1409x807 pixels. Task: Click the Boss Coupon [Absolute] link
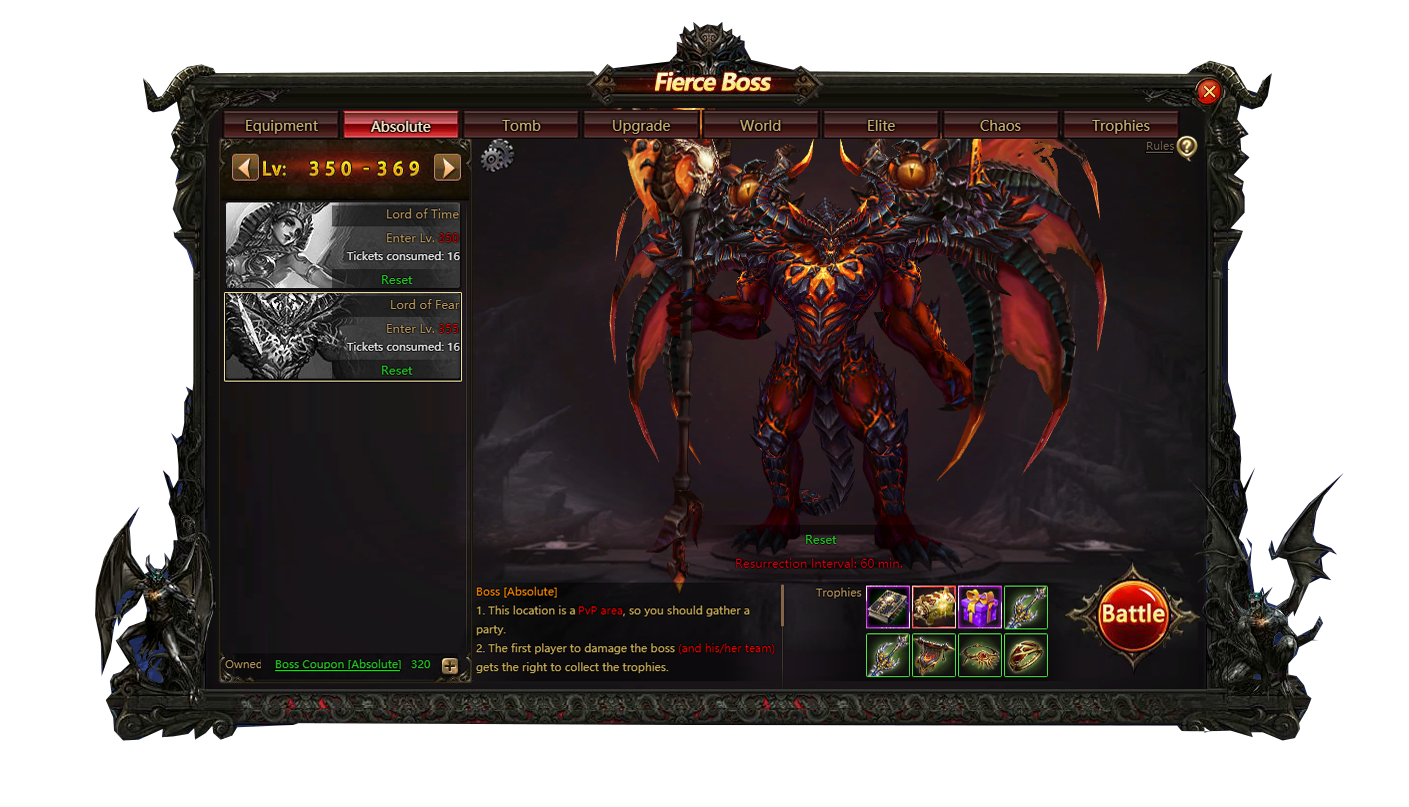coord(338,664)
